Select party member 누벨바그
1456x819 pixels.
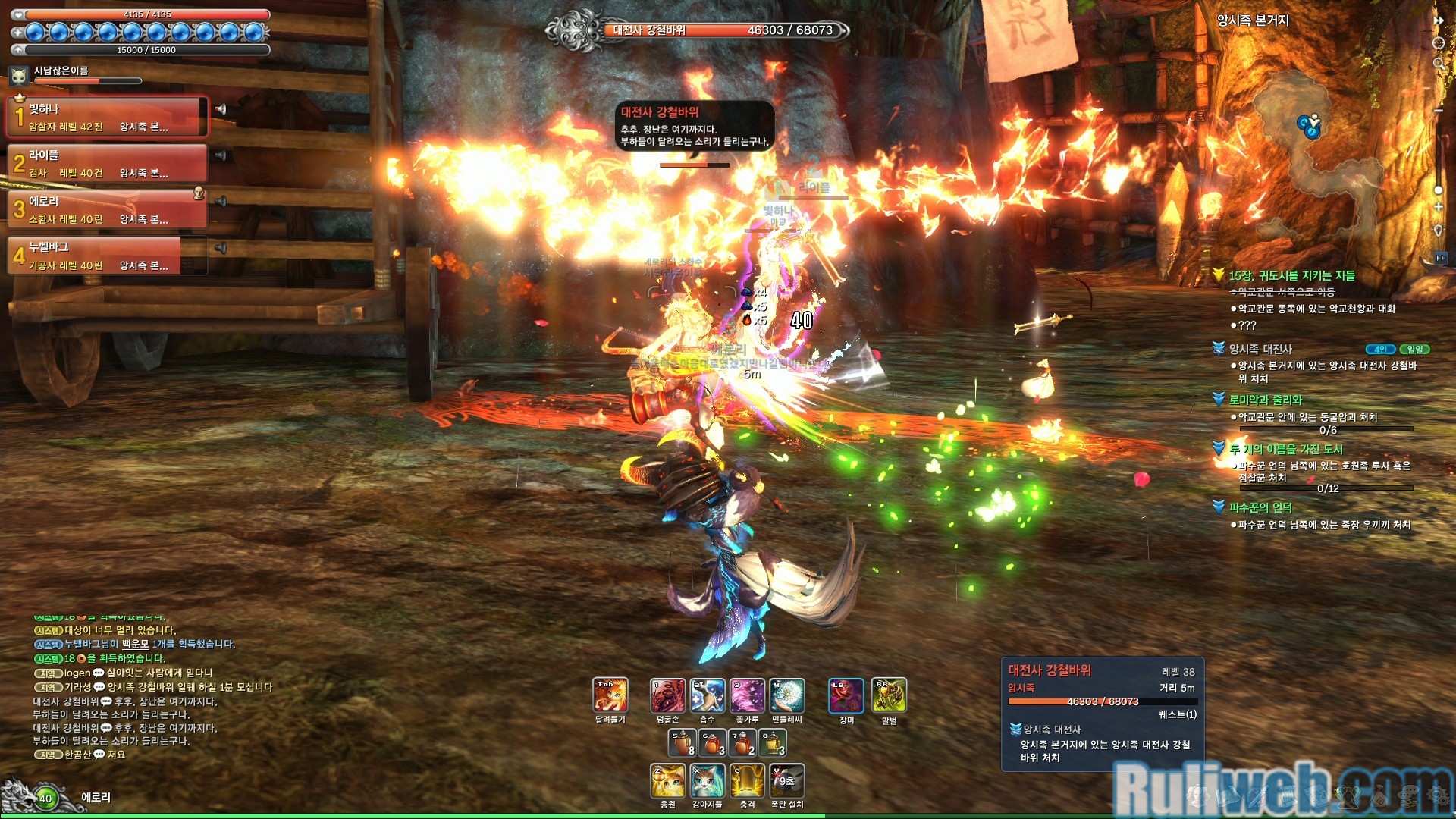click(x=106, y=256)
